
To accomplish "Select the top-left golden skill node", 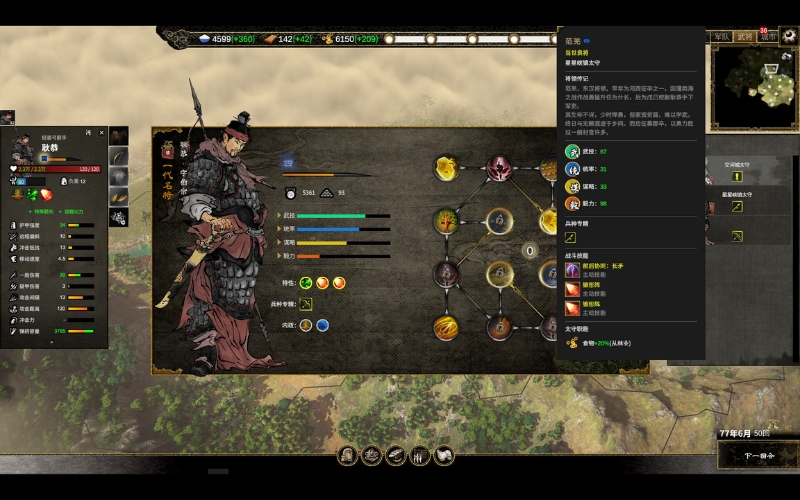I will pos(446,167).
